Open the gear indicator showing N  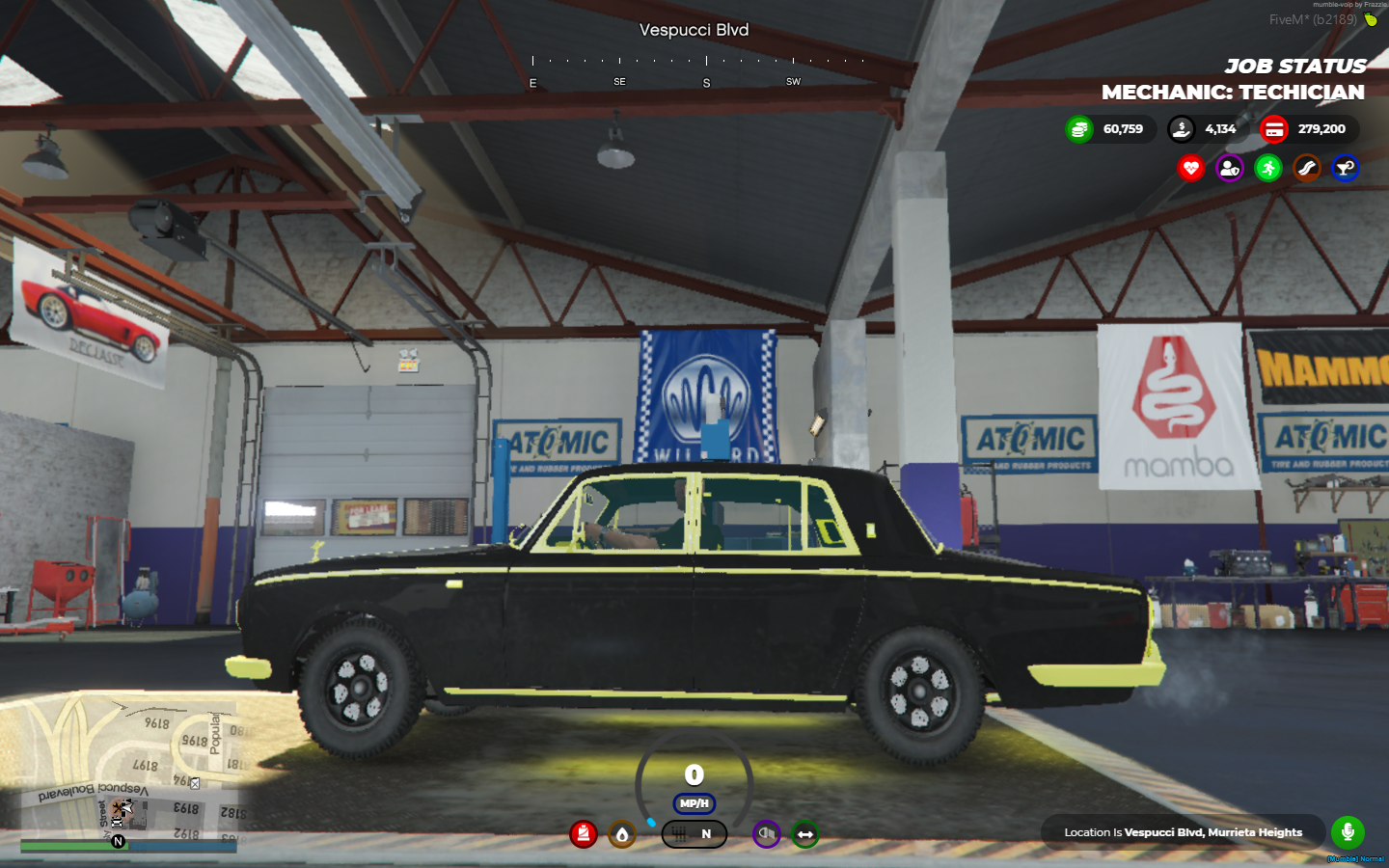pos(694,833)
